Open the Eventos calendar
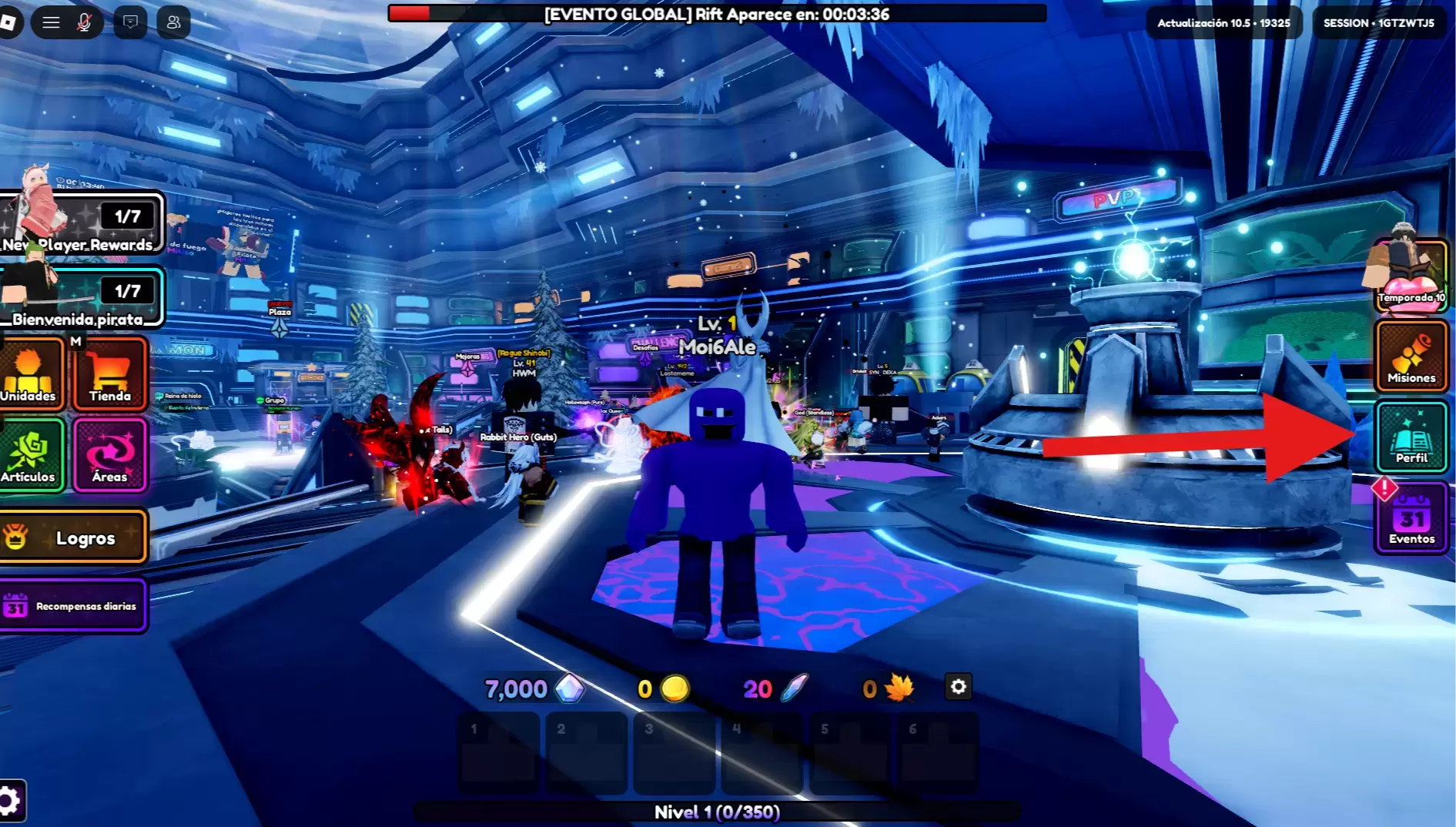 tap(1411, 518)
